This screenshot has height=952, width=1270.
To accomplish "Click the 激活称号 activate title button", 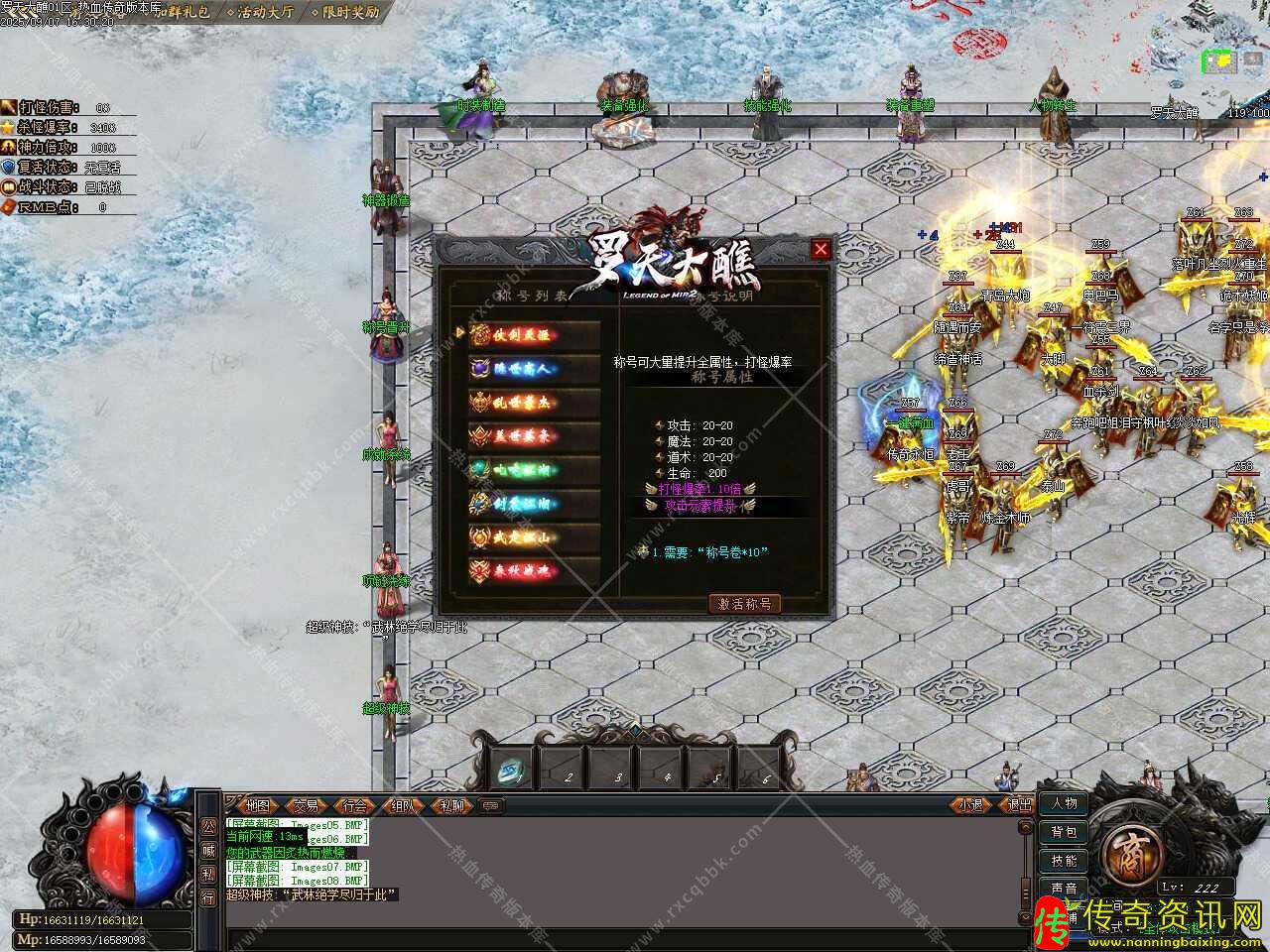I will [x=744, y=603].
